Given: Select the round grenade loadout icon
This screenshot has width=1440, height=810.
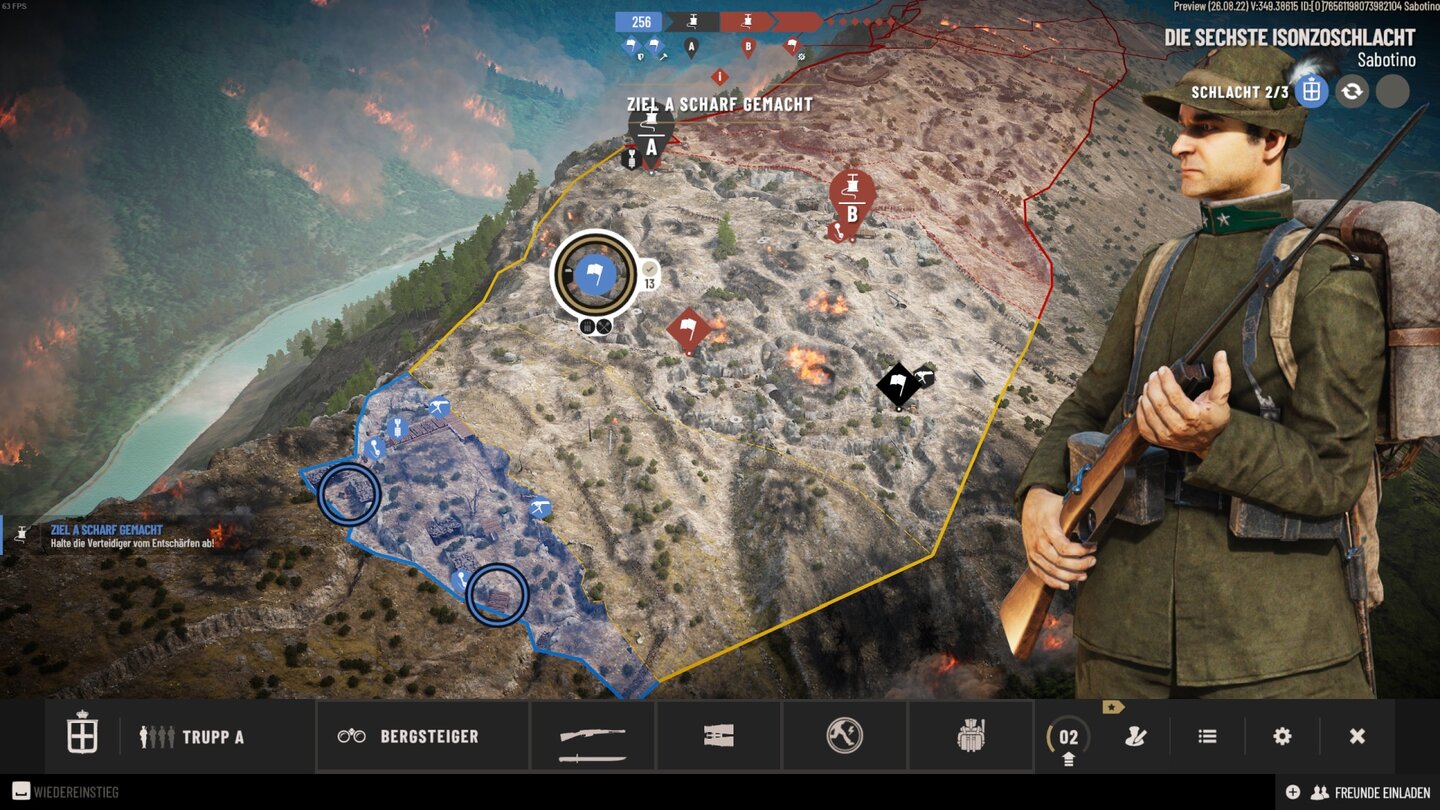Looking at the screenshot, I should (845, 736).
